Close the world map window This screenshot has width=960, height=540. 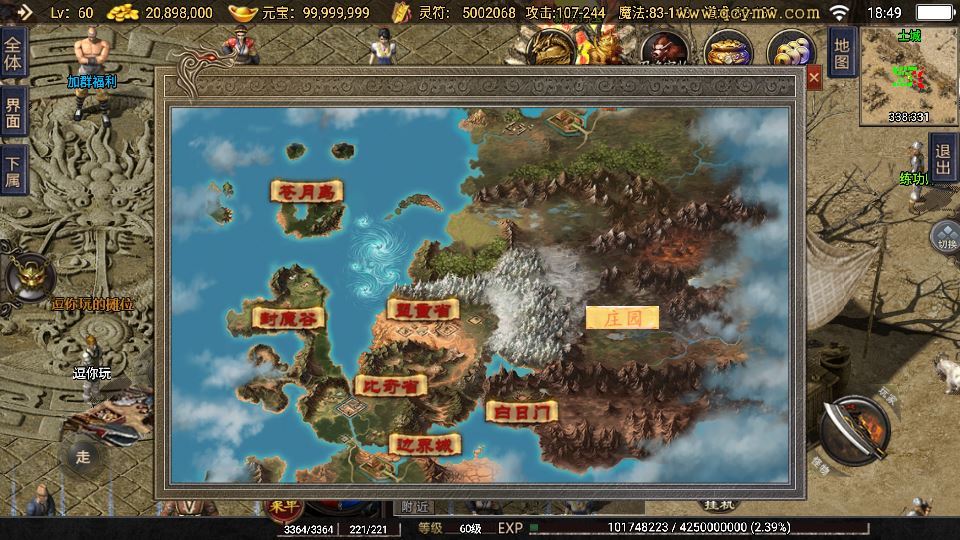click(814, 77)
